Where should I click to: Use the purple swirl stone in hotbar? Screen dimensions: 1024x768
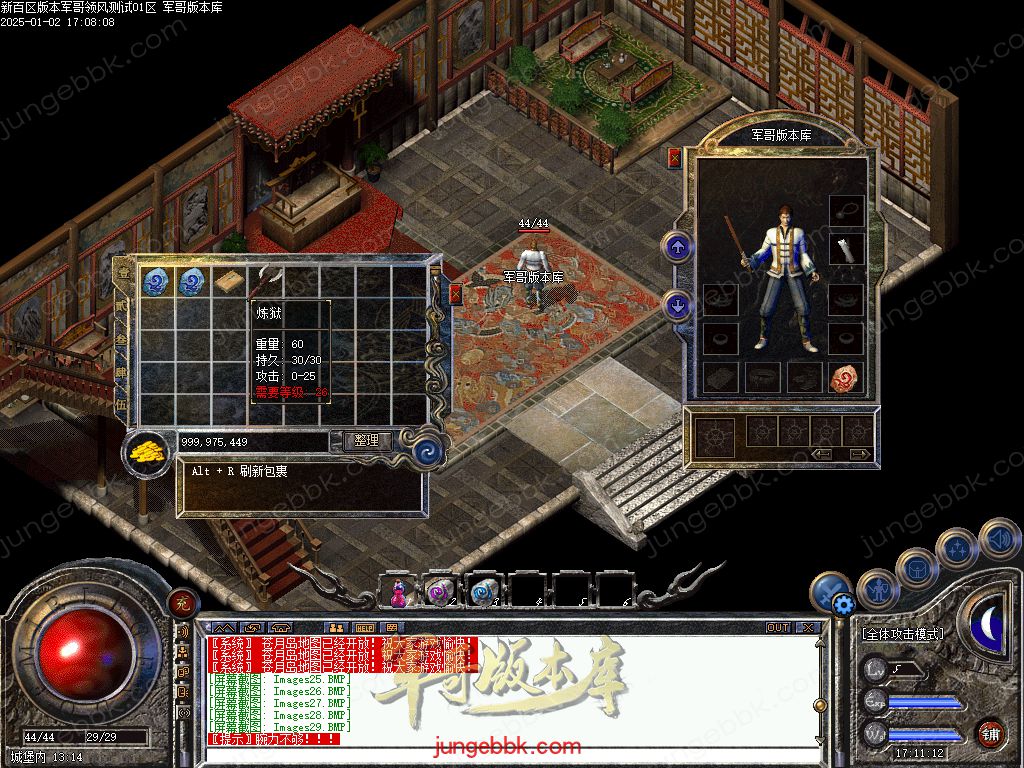440,592
